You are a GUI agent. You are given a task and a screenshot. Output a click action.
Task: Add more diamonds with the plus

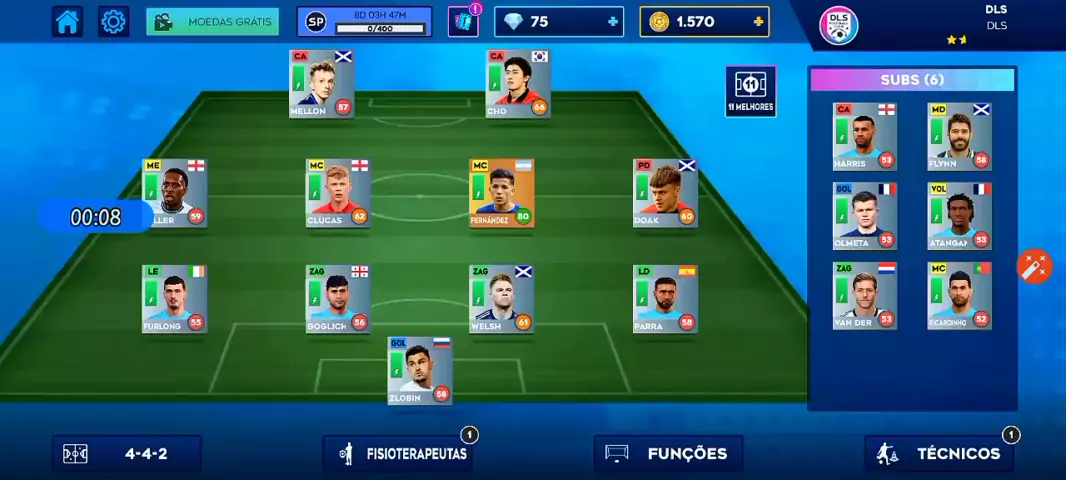coord(613,22)
